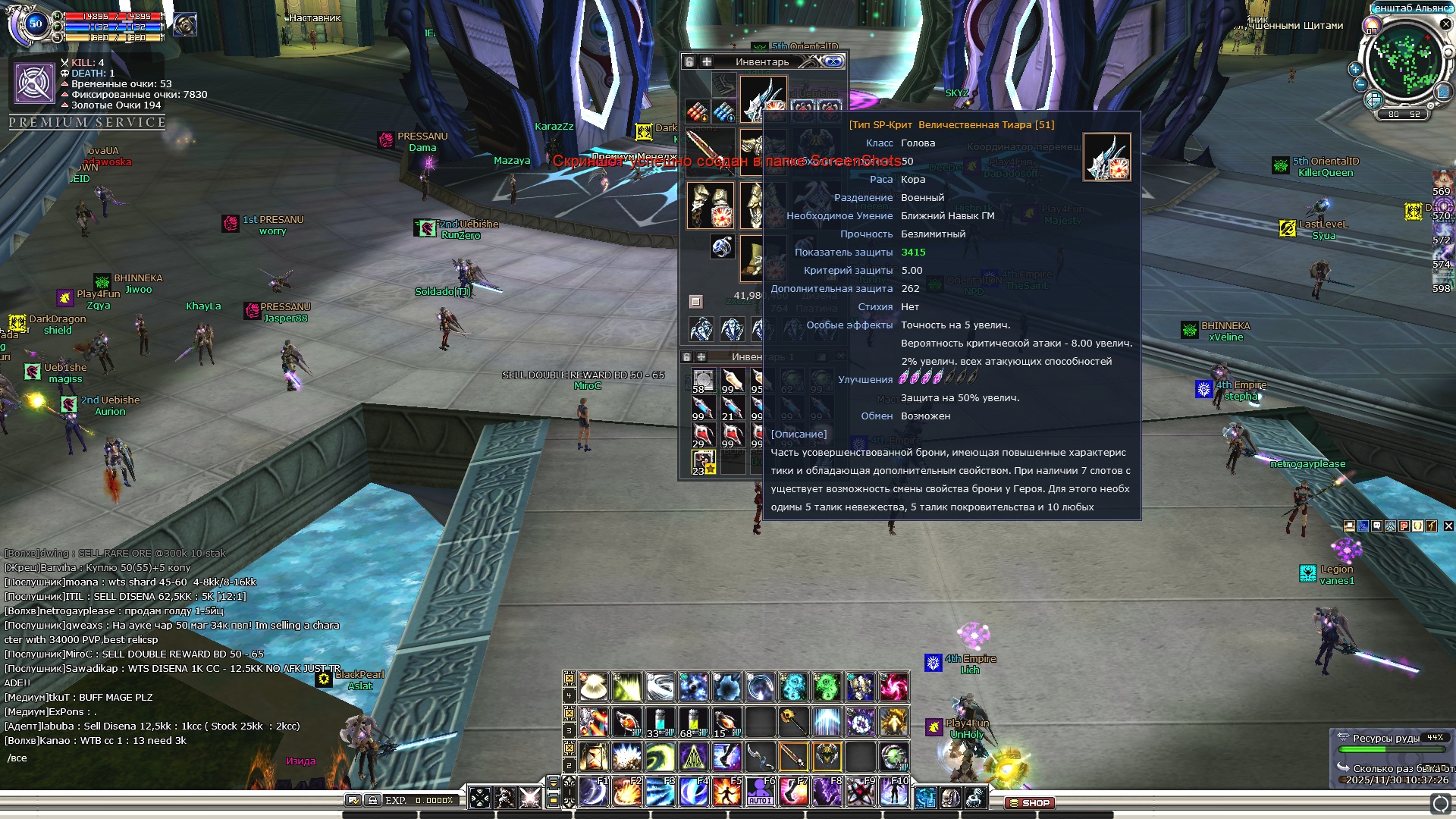Use the yellow potion with 68 count
This screenshot has height=819, width=1456.
pos(693,722)
